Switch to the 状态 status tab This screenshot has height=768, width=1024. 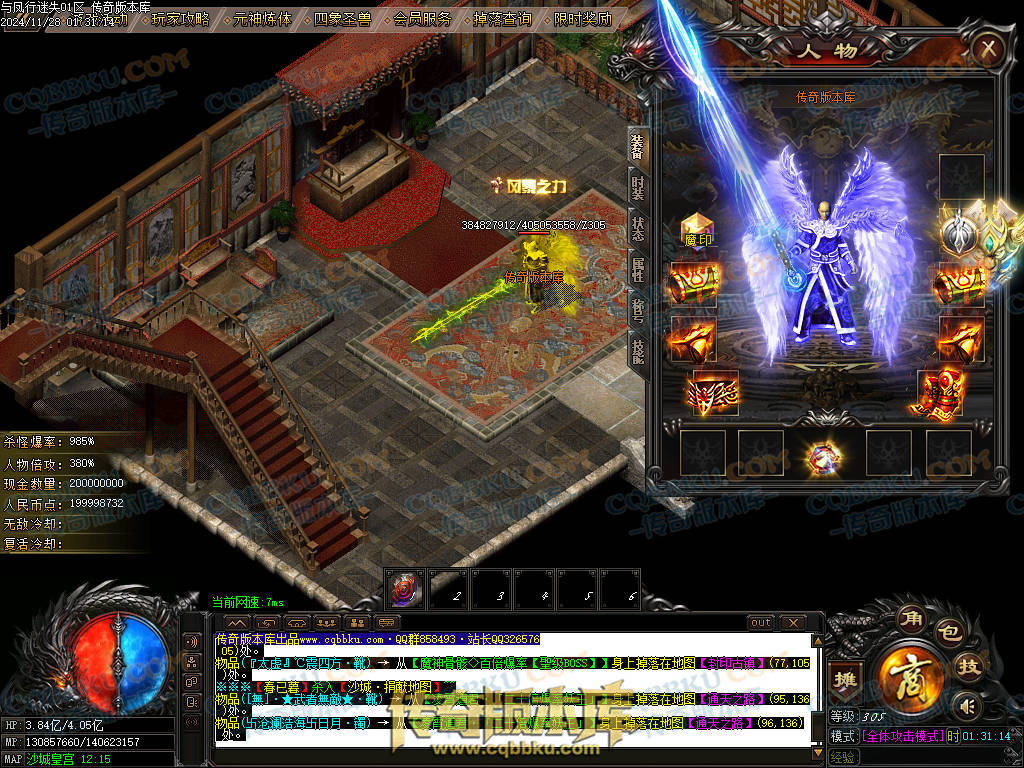638,230
